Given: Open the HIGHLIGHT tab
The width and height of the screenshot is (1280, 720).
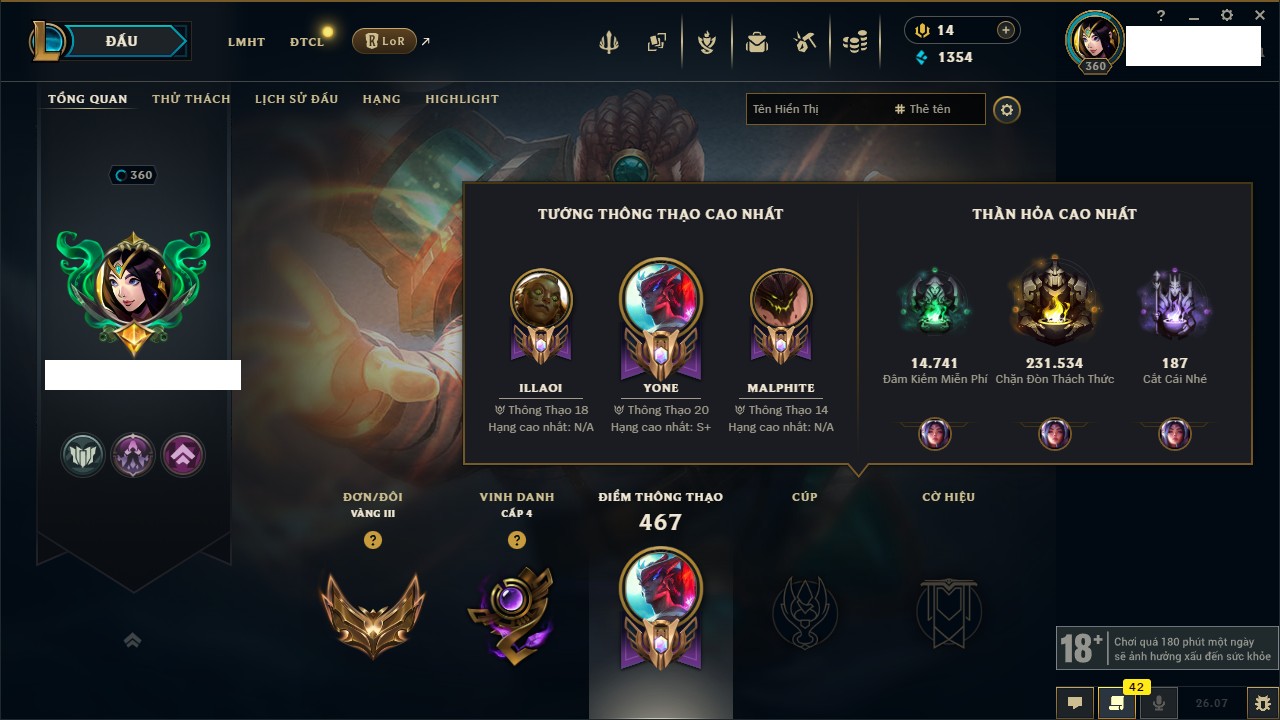Looking at the screenshot, I should pos(461,99).
